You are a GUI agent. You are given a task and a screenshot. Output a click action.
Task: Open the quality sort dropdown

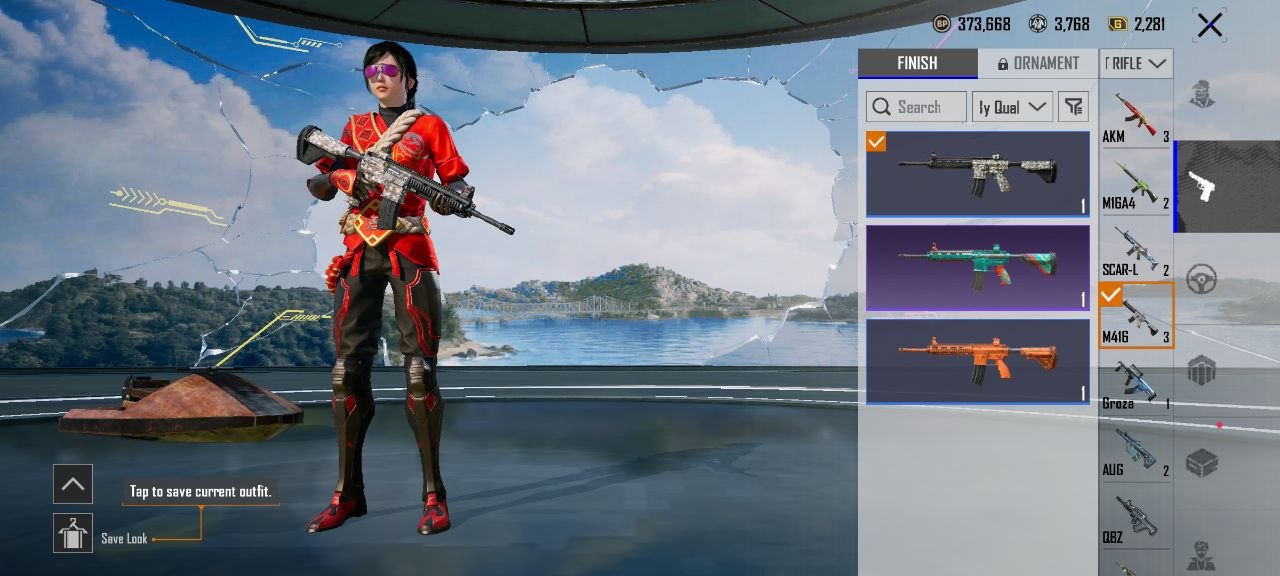click(x=1012, y=107)
